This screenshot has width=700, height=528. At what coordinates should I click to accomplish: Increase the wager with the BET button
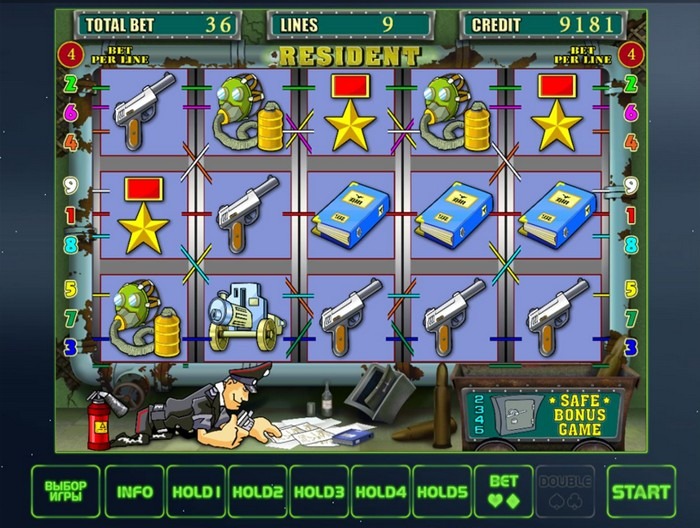click(x=503, y=491)
